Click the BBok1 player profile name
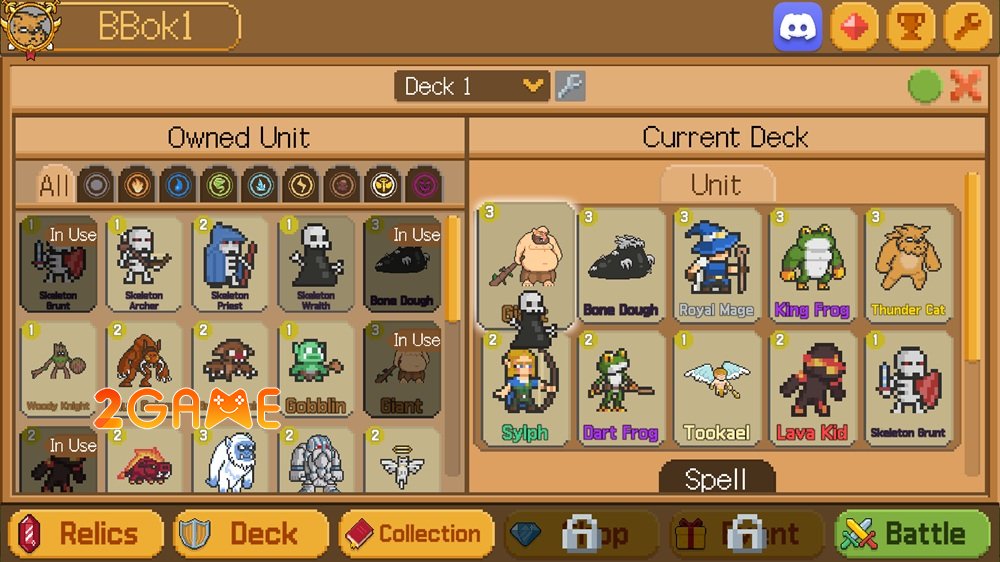The image size is (1000, 562). pyautogui.click(x=145, y=27)
